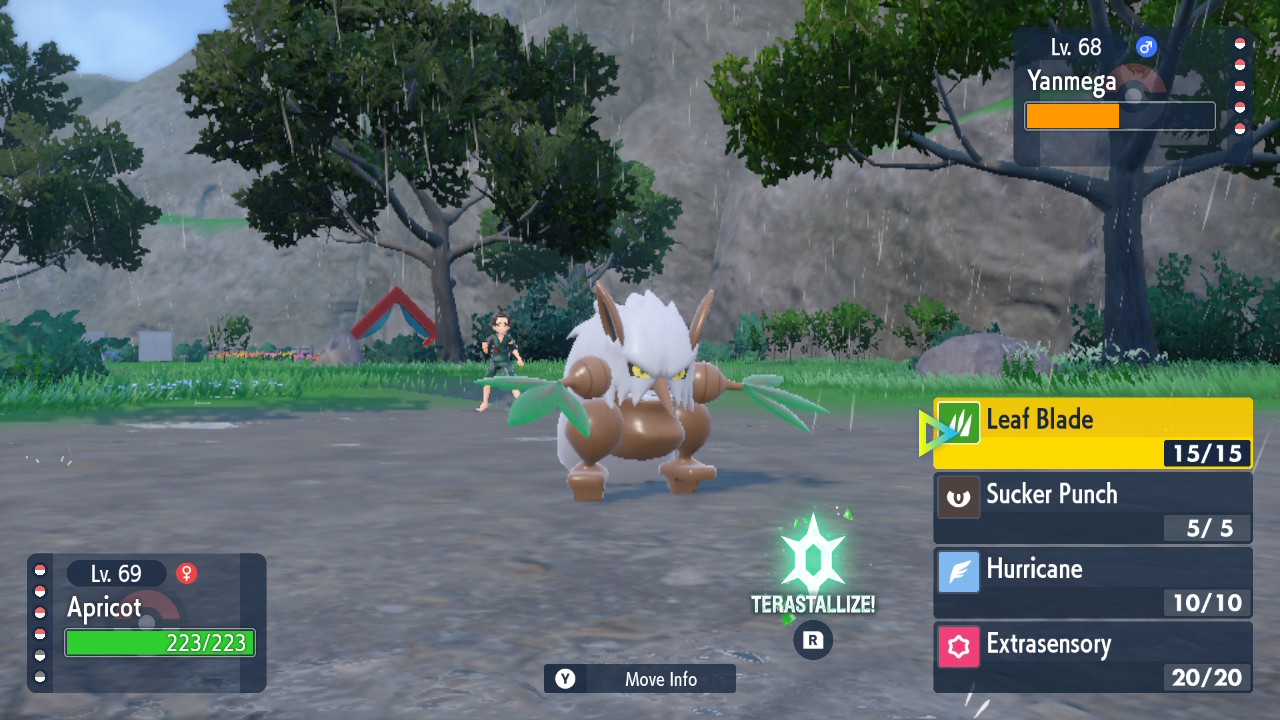Choose Sucker Punch from the move list
This screenshot has height=720, width=1280.
coord(1092,507)
